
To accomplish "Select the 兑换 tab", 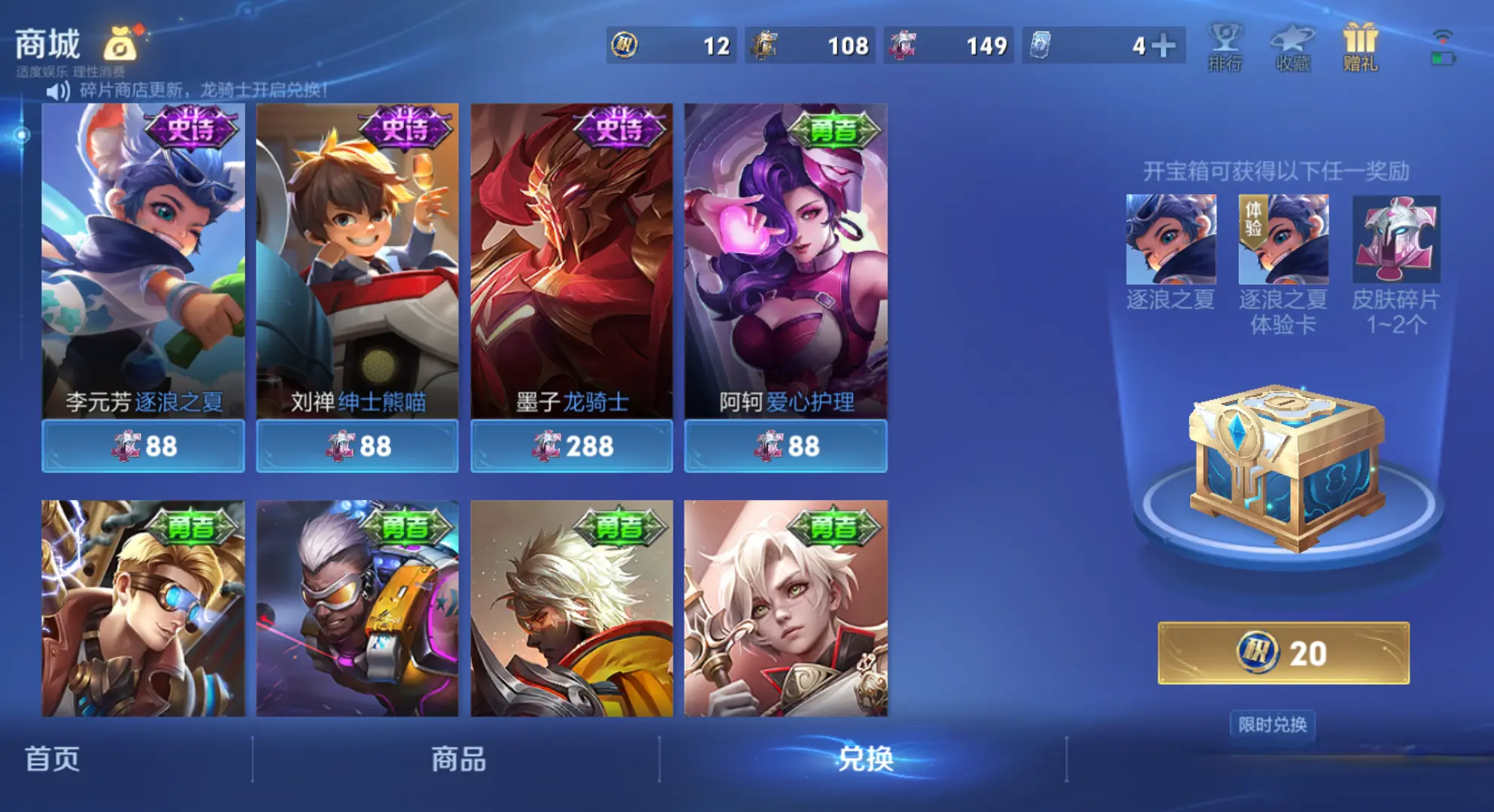I will point(864,759).
